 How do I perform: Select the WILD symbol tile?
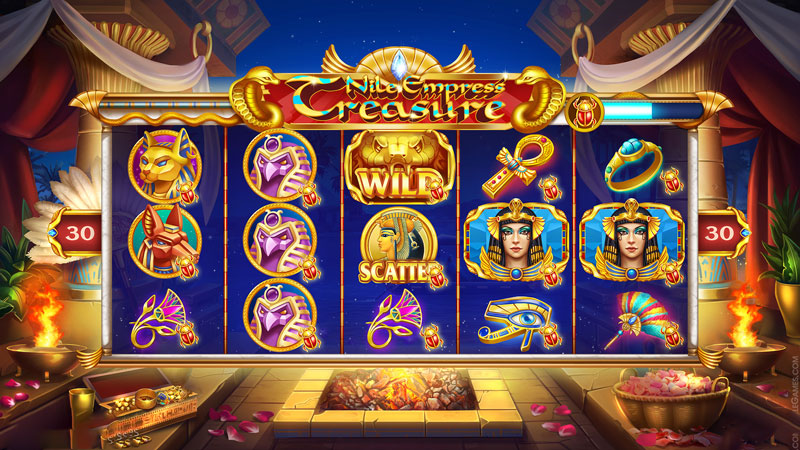click(398, 168)
